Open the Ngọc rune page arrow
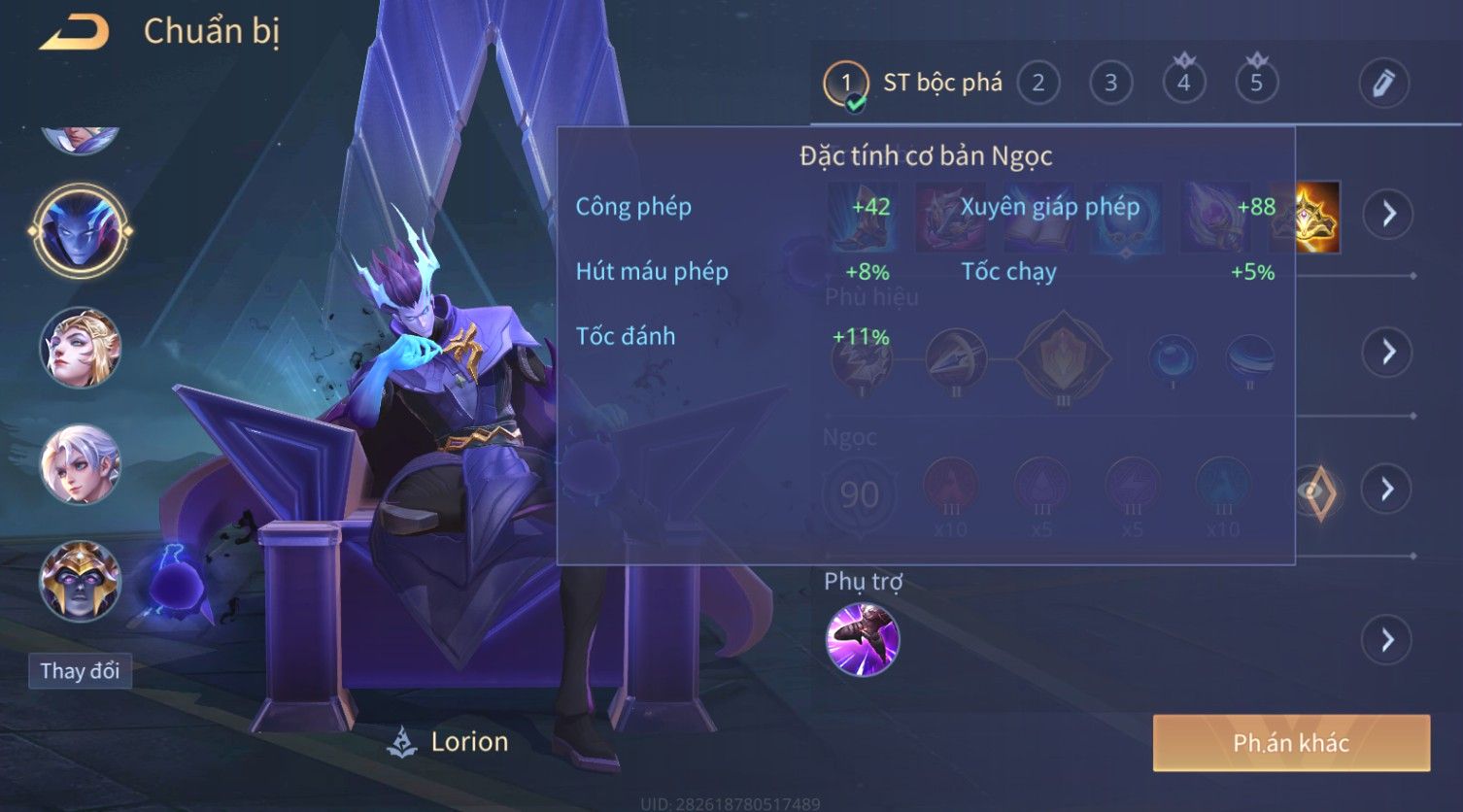 [x=1388, y=489]
